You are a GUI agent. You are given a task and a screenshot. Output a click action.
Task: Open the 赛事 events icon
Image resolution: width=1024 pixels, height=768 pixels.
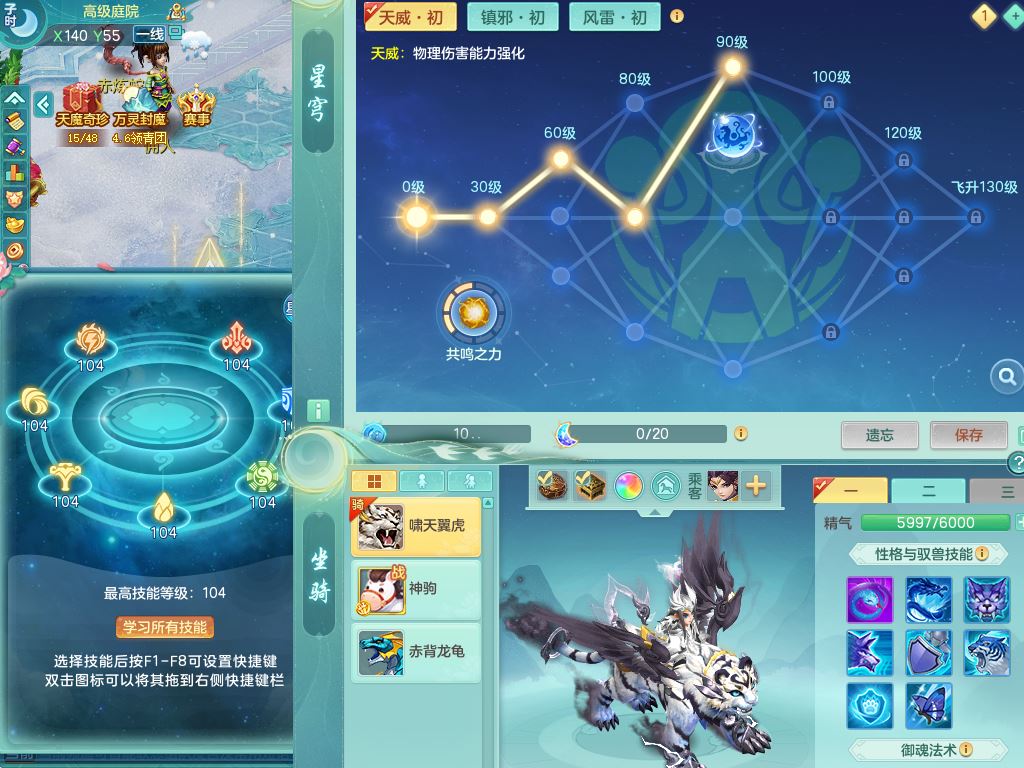pyautogui.click(x=196, y=104)
